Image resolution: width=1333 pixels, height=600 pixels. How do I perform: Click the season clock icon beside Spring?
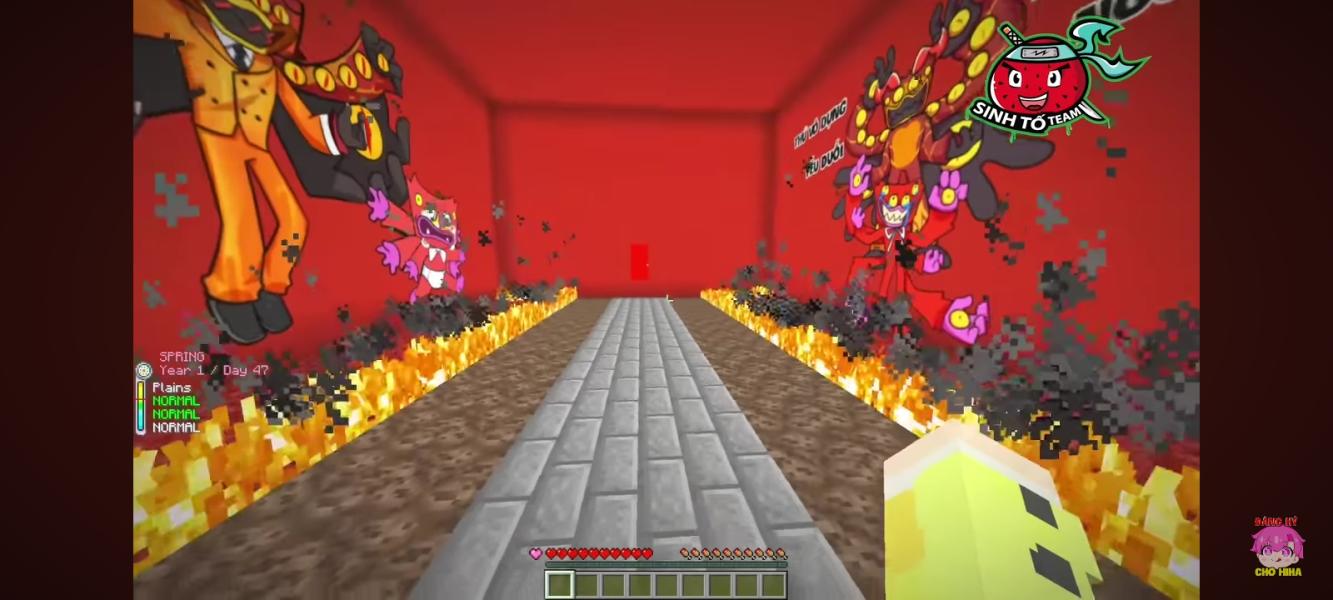click(143, 370)
